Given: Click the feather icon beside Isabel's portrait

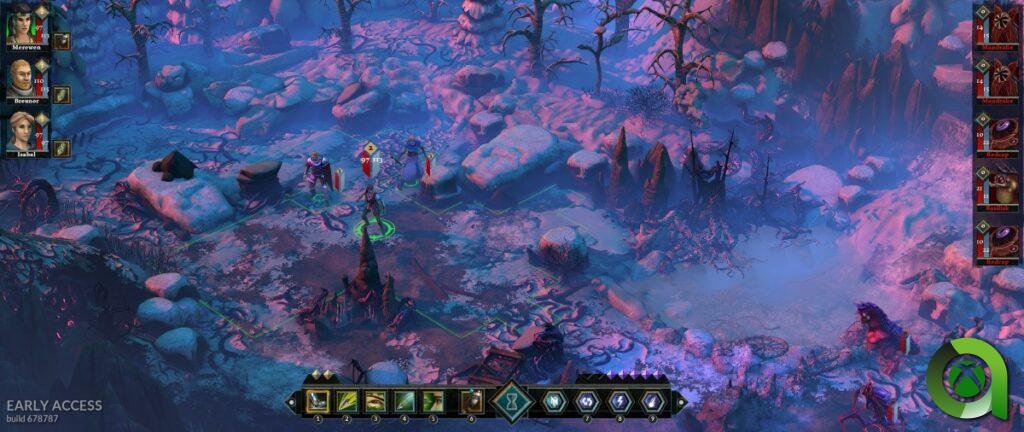Looking at the screenshot, I should pos(61,148).
